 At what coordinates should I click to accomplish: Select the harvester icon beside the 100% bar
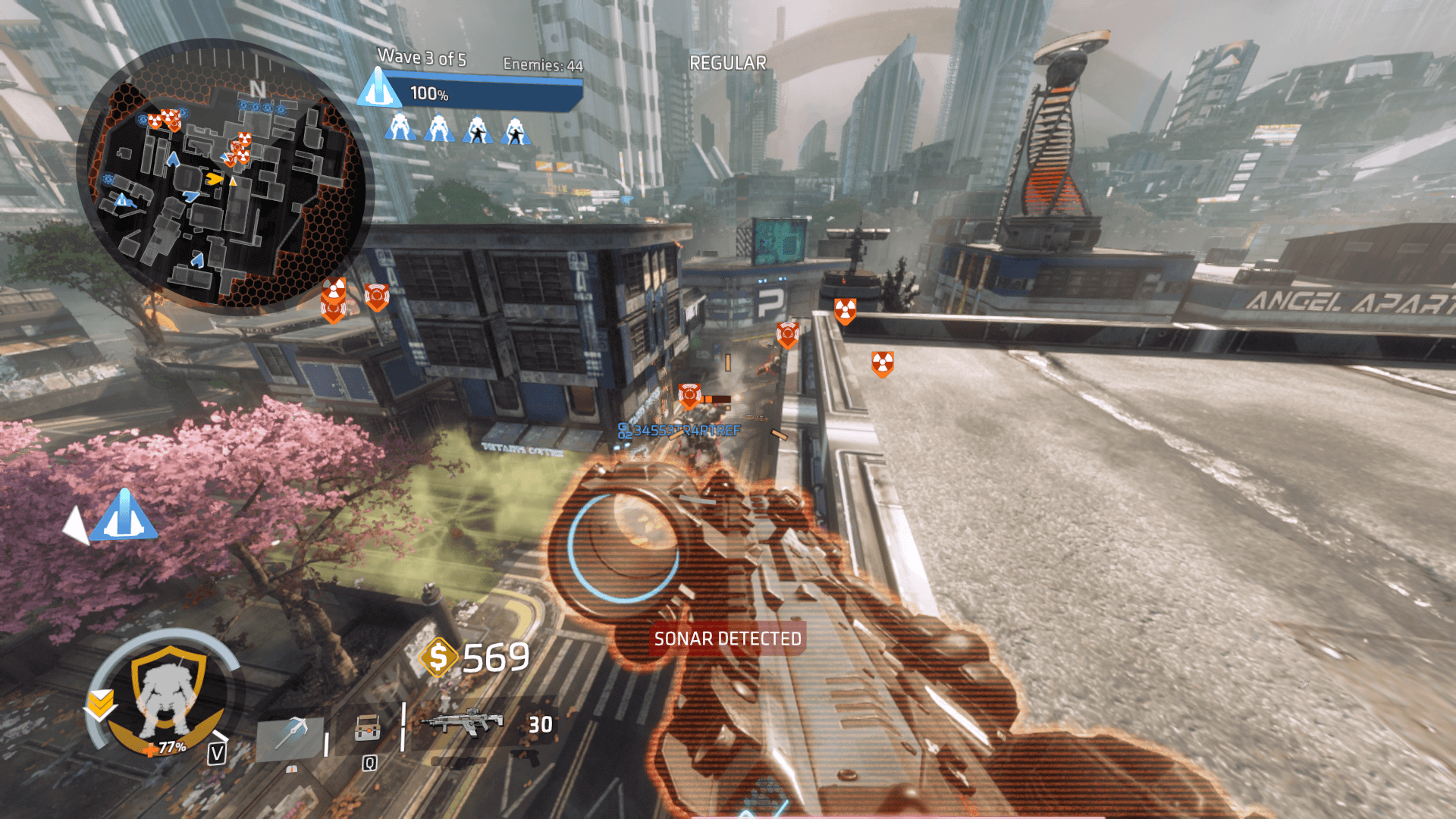(378, 89)
